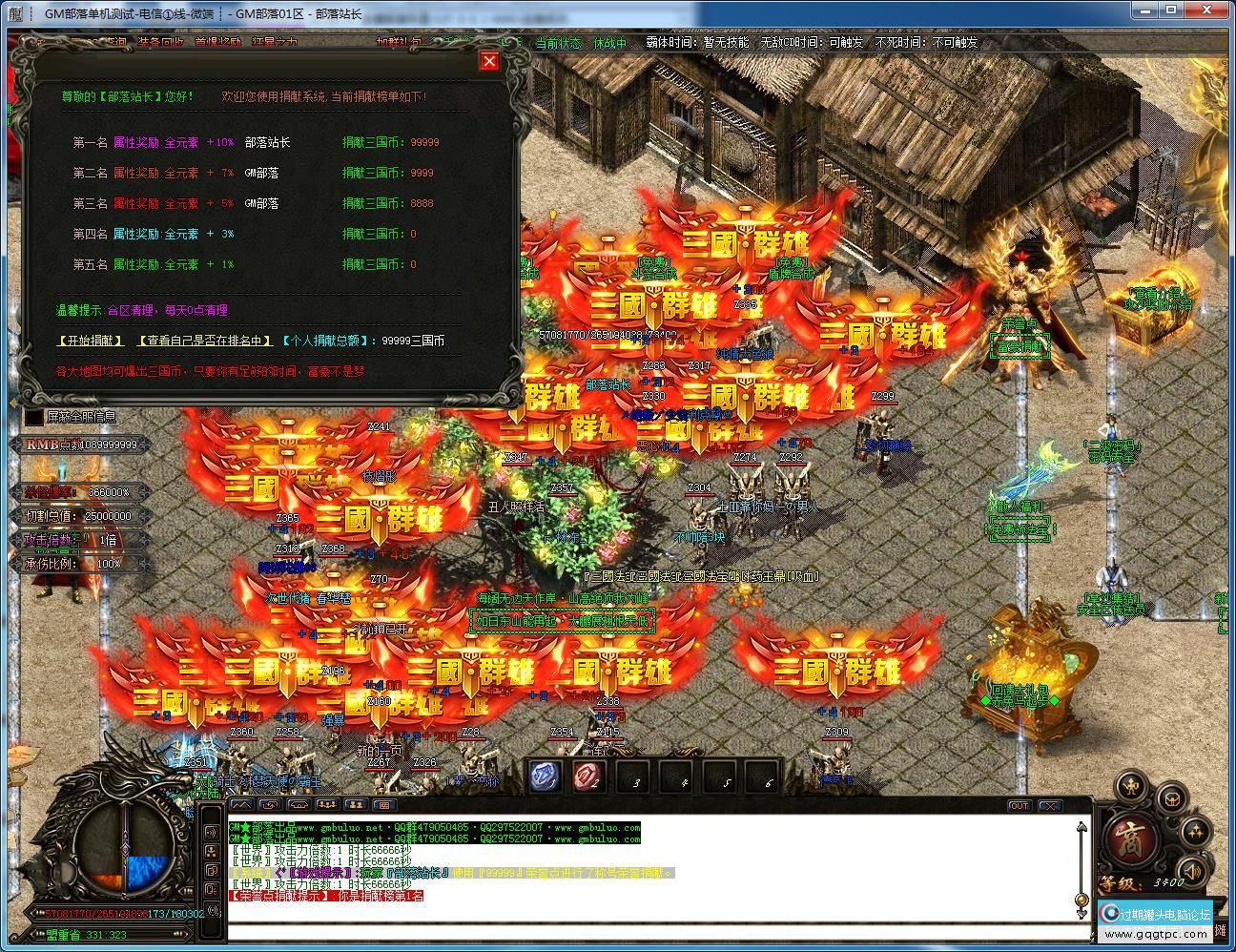Open the bag chest icon button
Image resolution: width=1236 pixels, height=952 pixels.
click(1172, 798)
